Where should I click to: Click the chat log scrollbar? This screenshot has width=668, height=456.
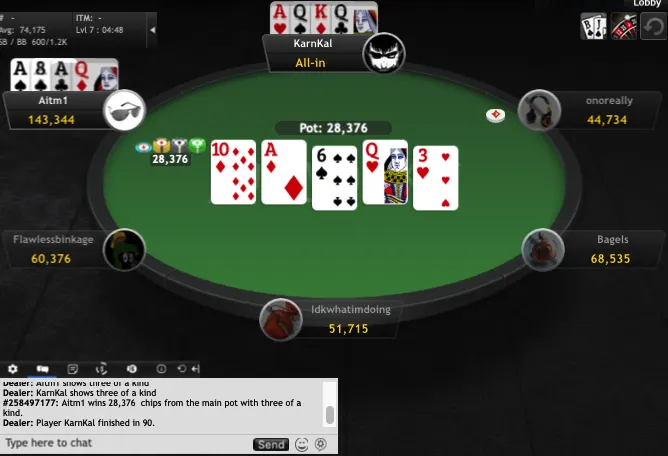330,415
